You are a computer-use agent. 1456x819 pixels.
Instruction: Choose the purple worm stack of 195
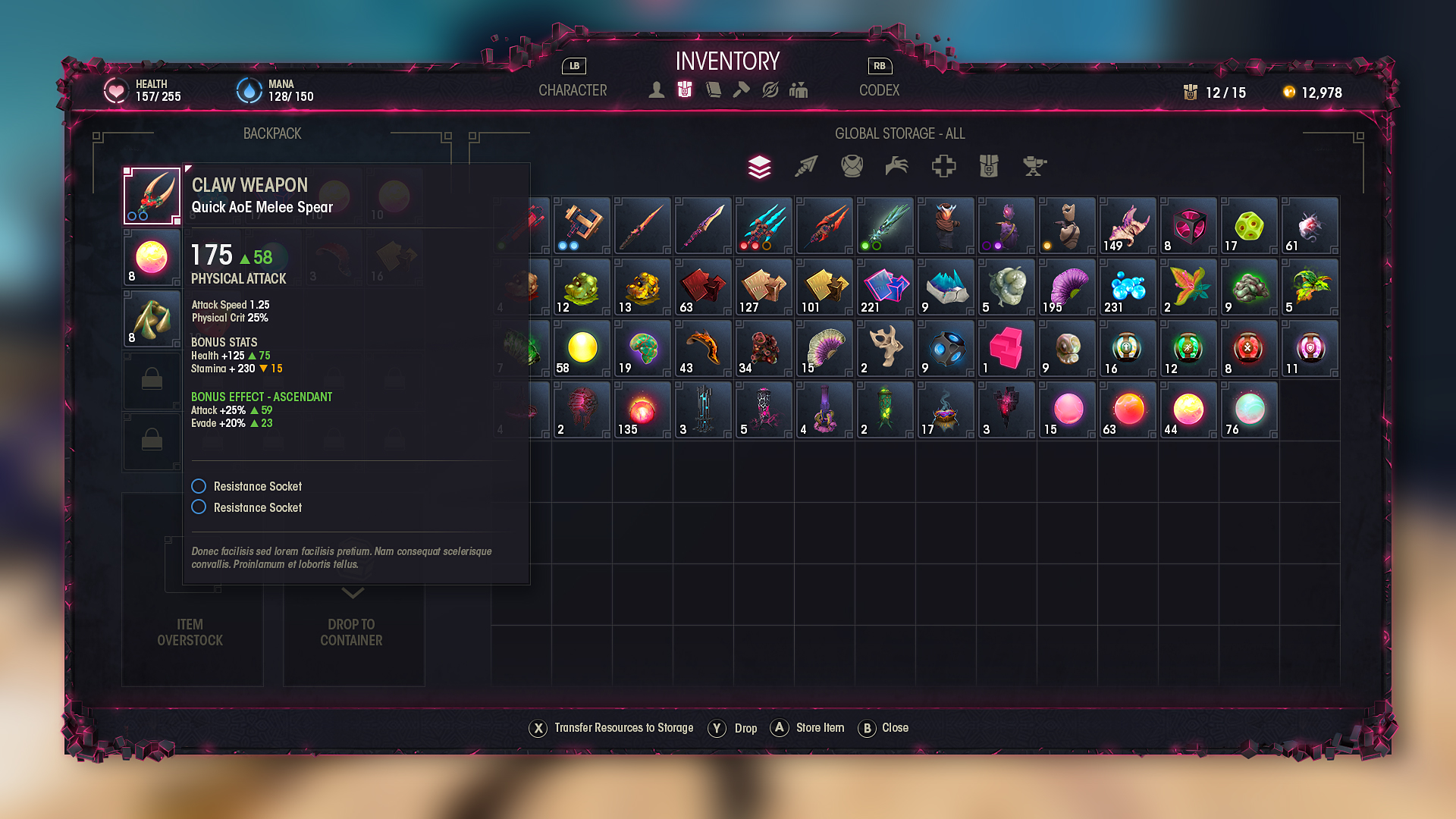tap(1067, 287)
